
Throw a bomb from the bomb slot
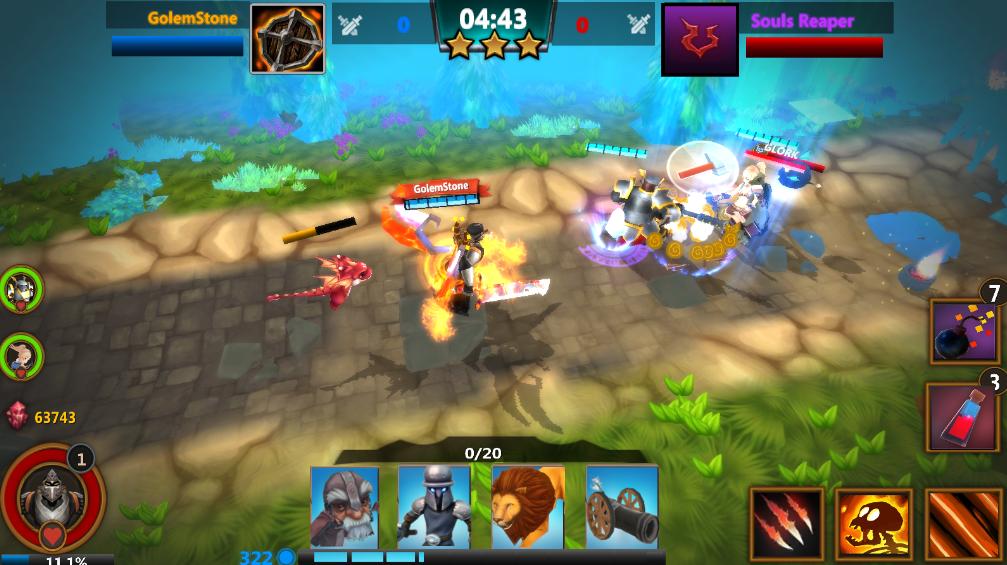tap(963, 333)
